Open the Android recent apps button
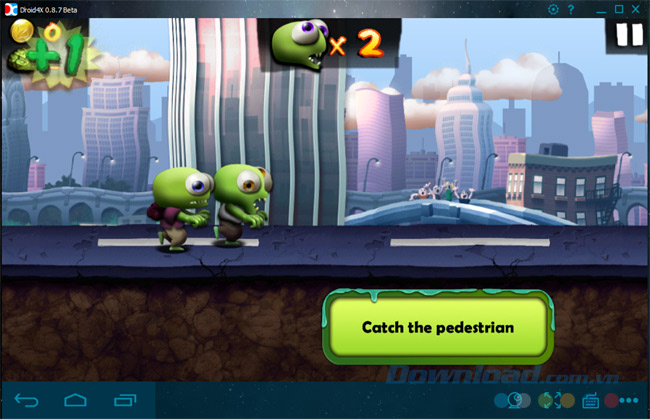650x419 pixels. pyautogui.click(x=125, y=401)
